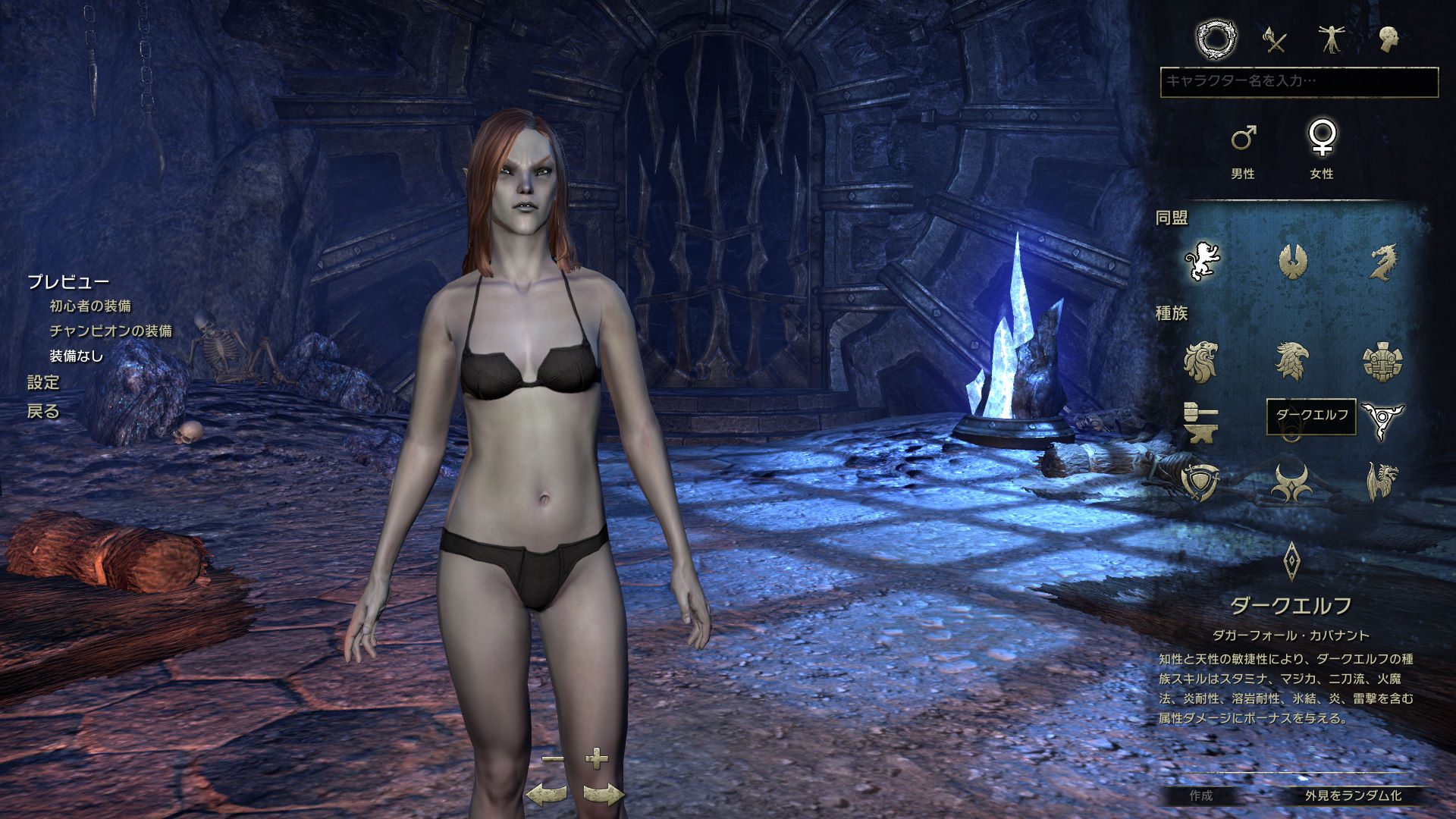1456x819 pixels.
Task: Pick the dragon alliance emblem
Action: pyautogui.click(x=1382, y=262)
